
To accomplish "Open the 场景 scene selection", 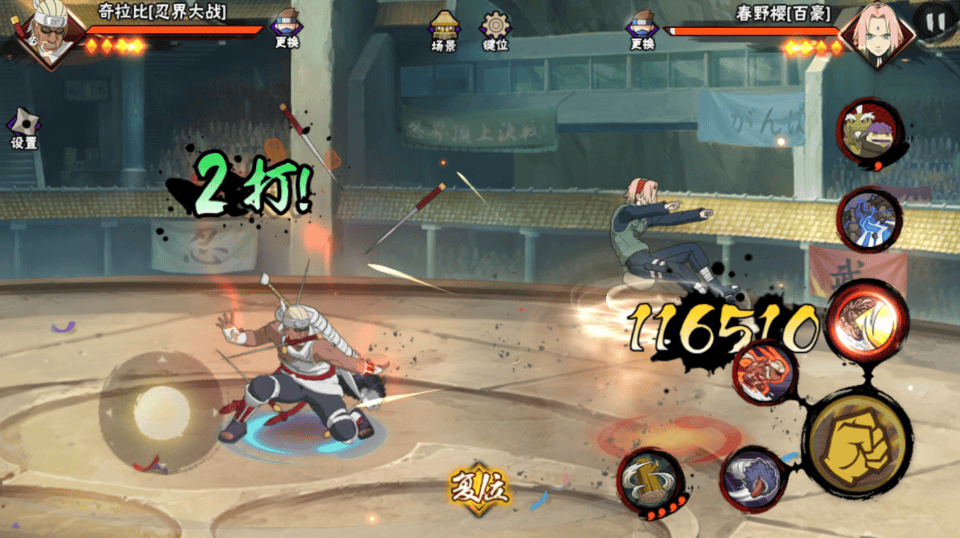I will 444,30.
